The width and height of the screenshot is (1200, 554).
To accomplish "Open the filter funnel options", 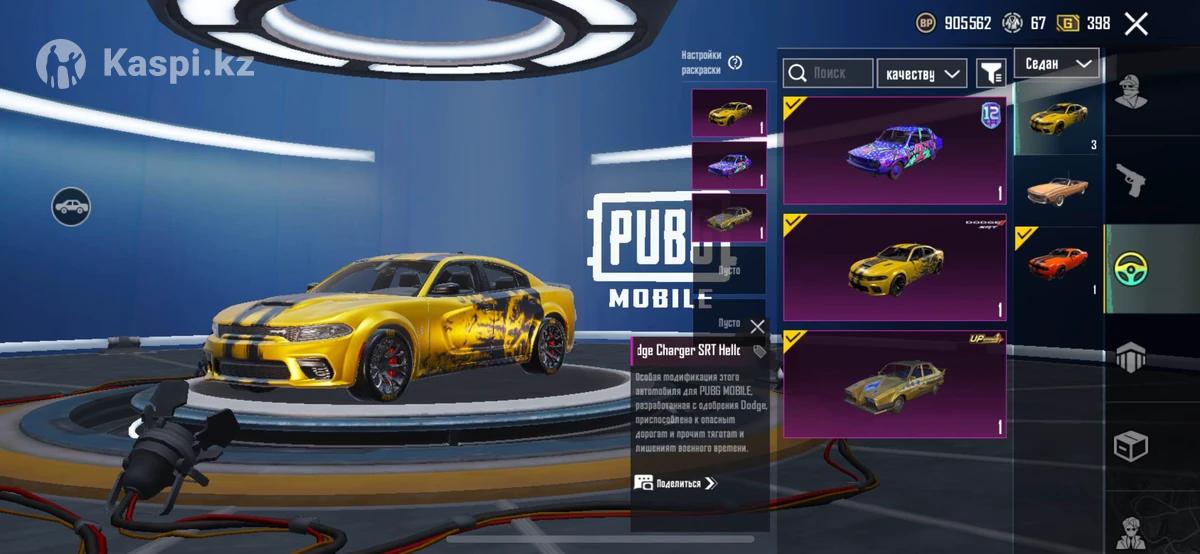I will pyautogui.click(x=990, y=73).
